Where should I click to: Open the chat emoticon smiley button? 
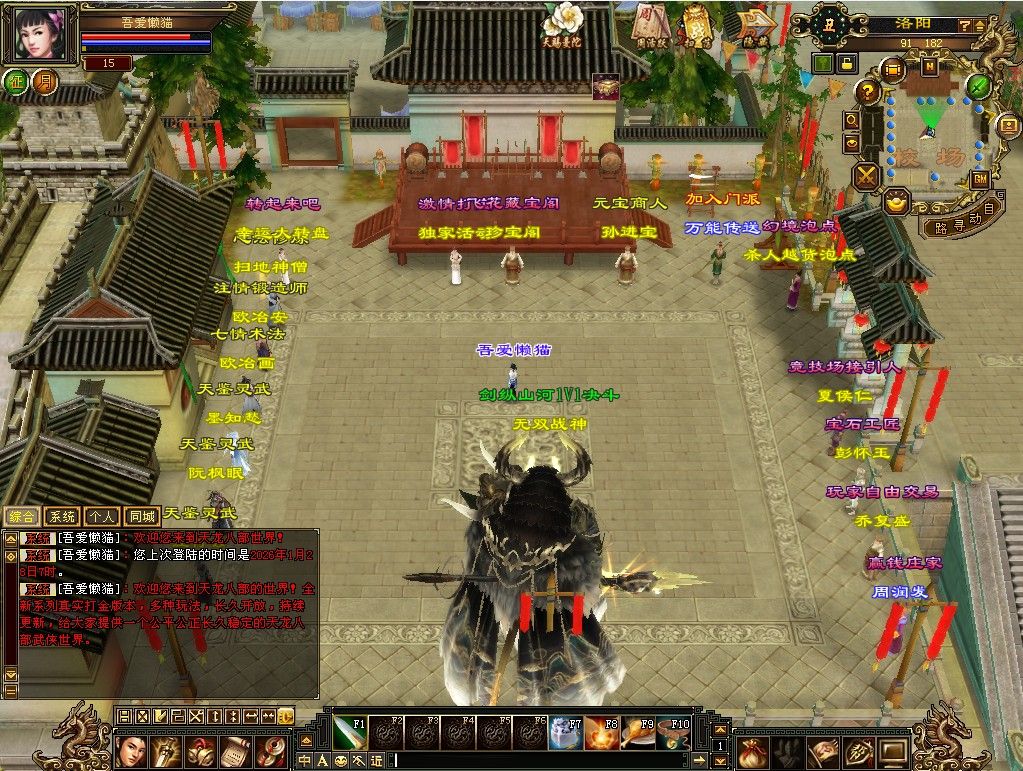point(341,761)
